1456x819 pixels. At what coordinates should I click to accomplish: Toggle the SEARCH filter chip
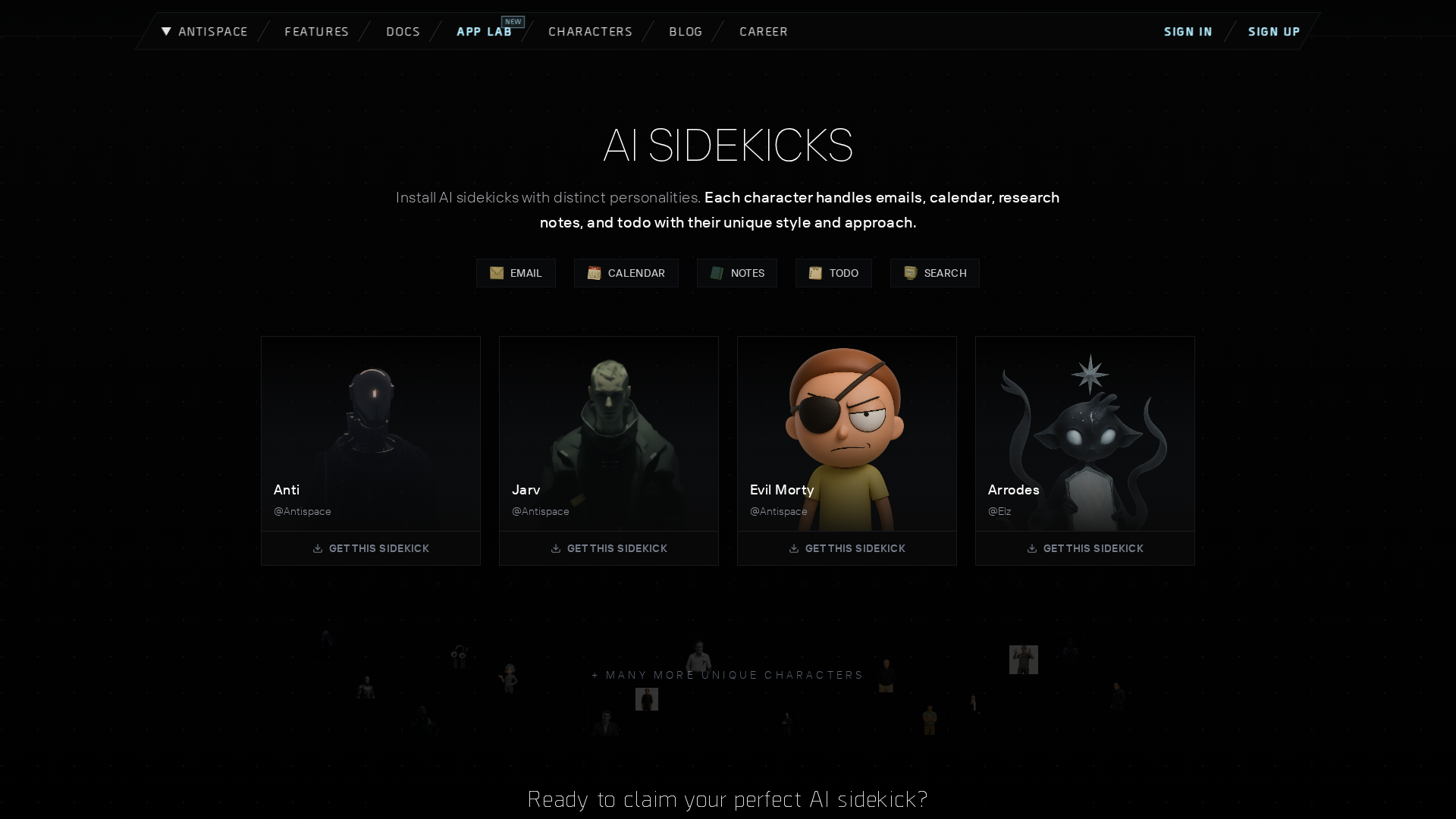tap(934, 273)
